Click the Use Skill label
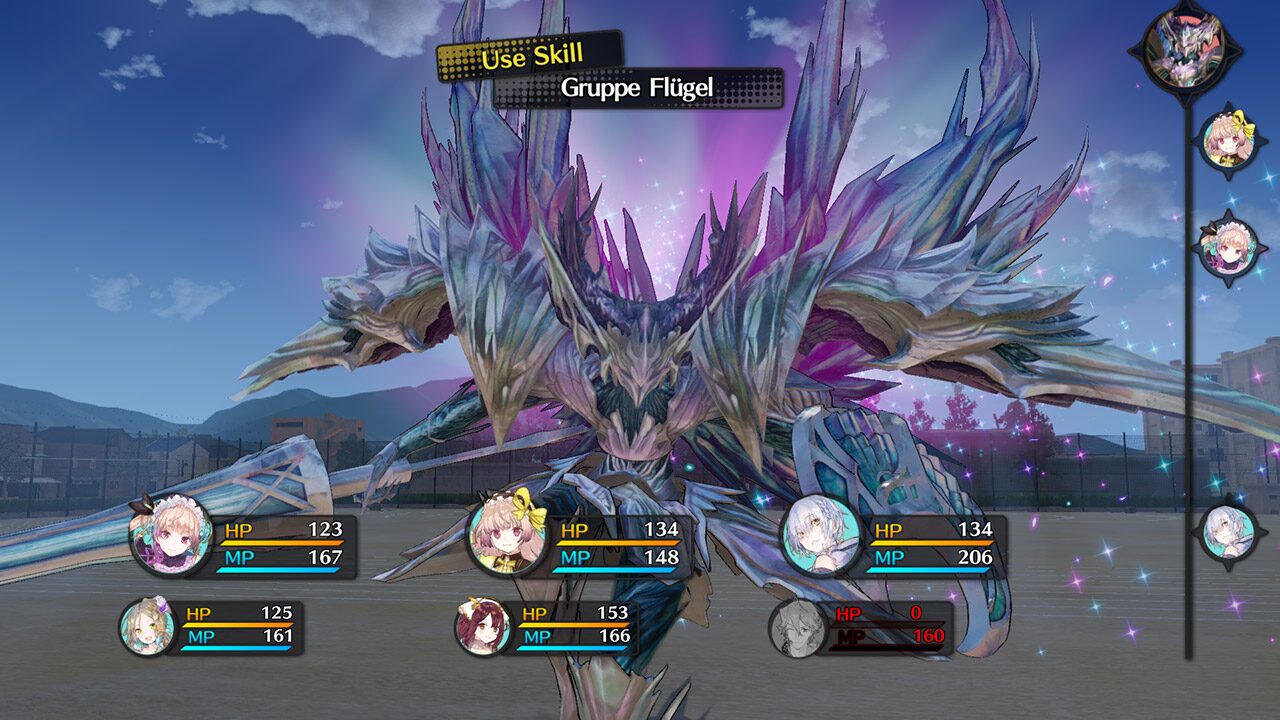The image size is (1280, 720). pos(530,57)
